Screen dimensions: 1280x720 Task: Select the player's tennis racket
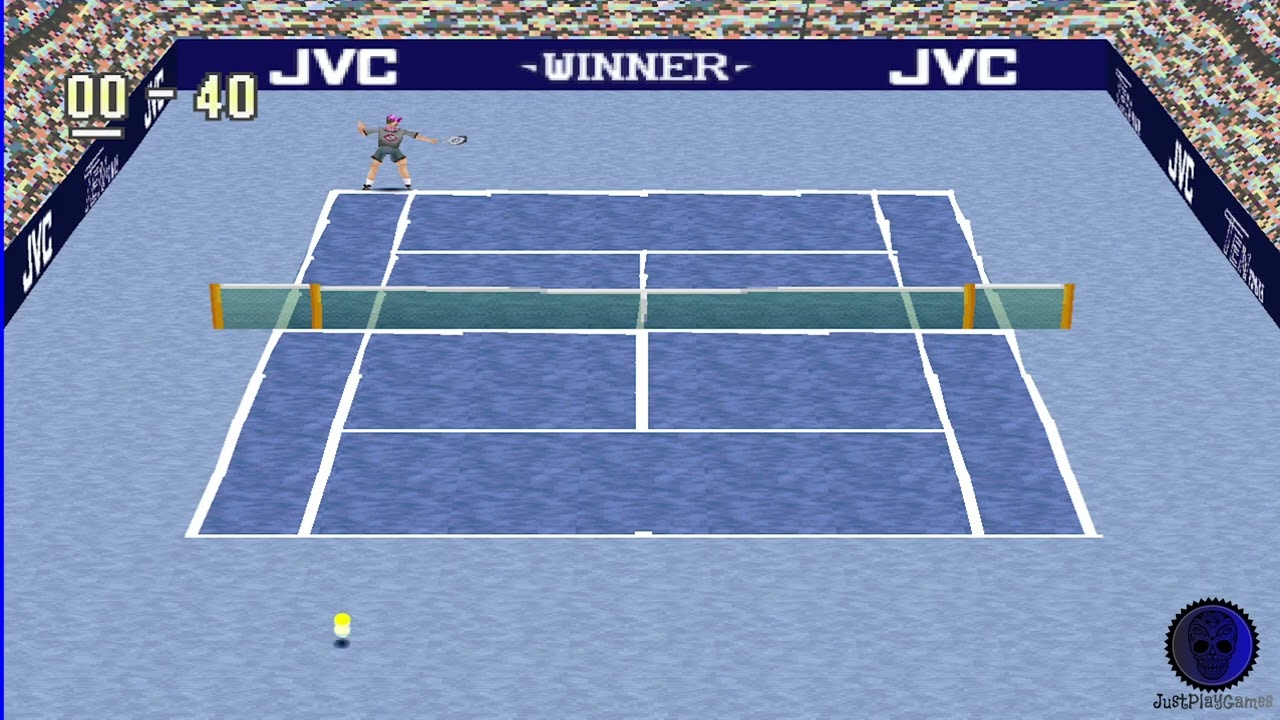455,140
